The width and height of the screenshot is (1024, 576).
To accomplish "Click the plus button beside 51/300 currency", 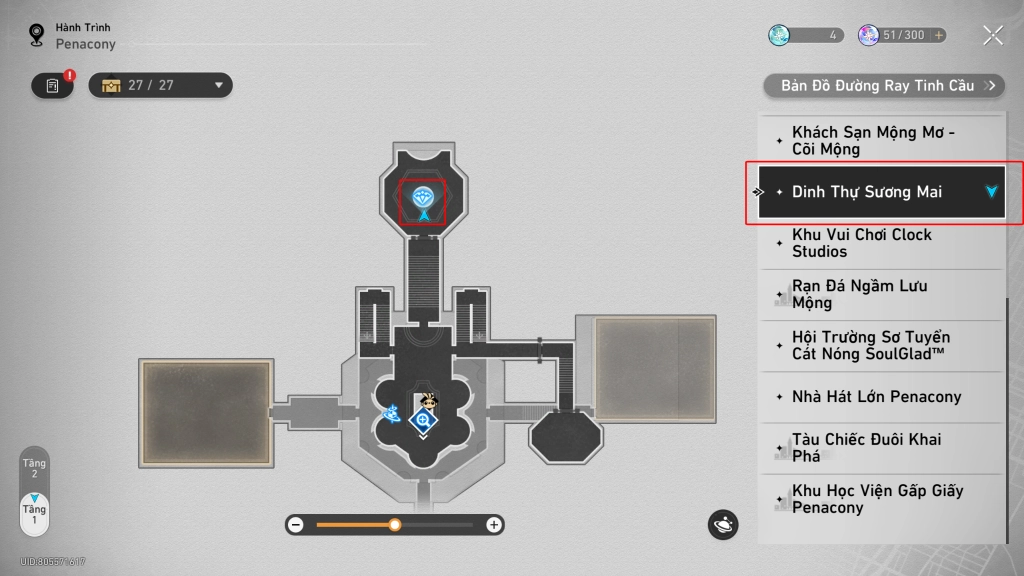I will (938, 36).
